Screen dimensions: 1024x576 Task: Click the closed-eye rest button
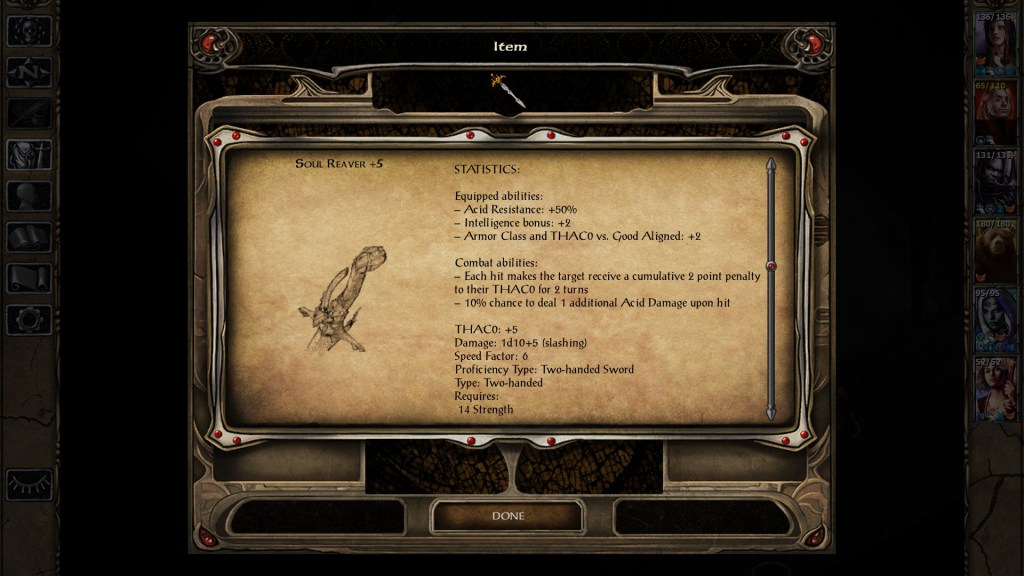point(29,484)
